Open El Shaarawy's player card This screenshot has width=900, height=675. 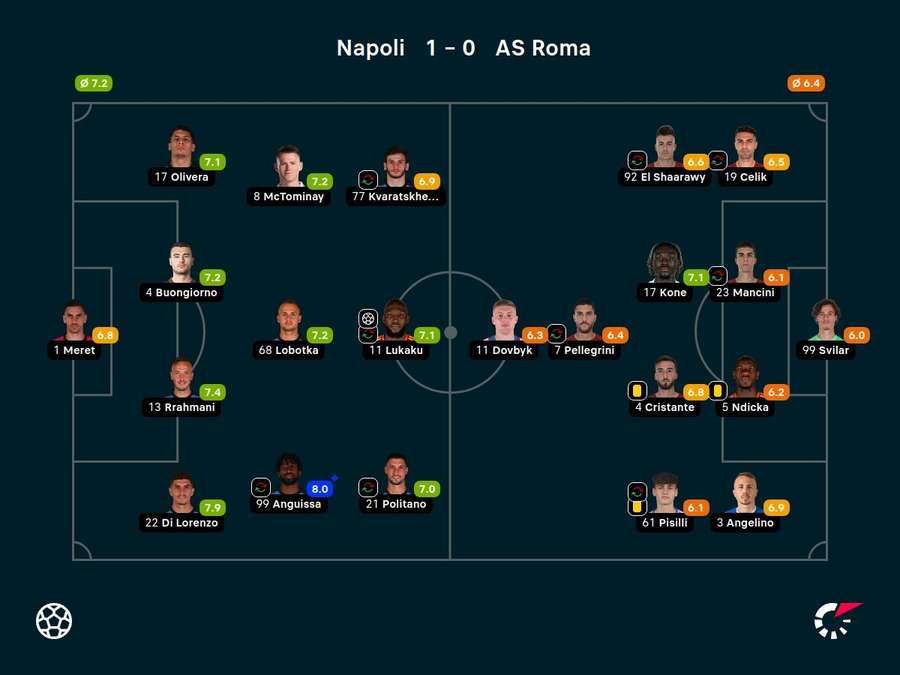tap(666, 148)
